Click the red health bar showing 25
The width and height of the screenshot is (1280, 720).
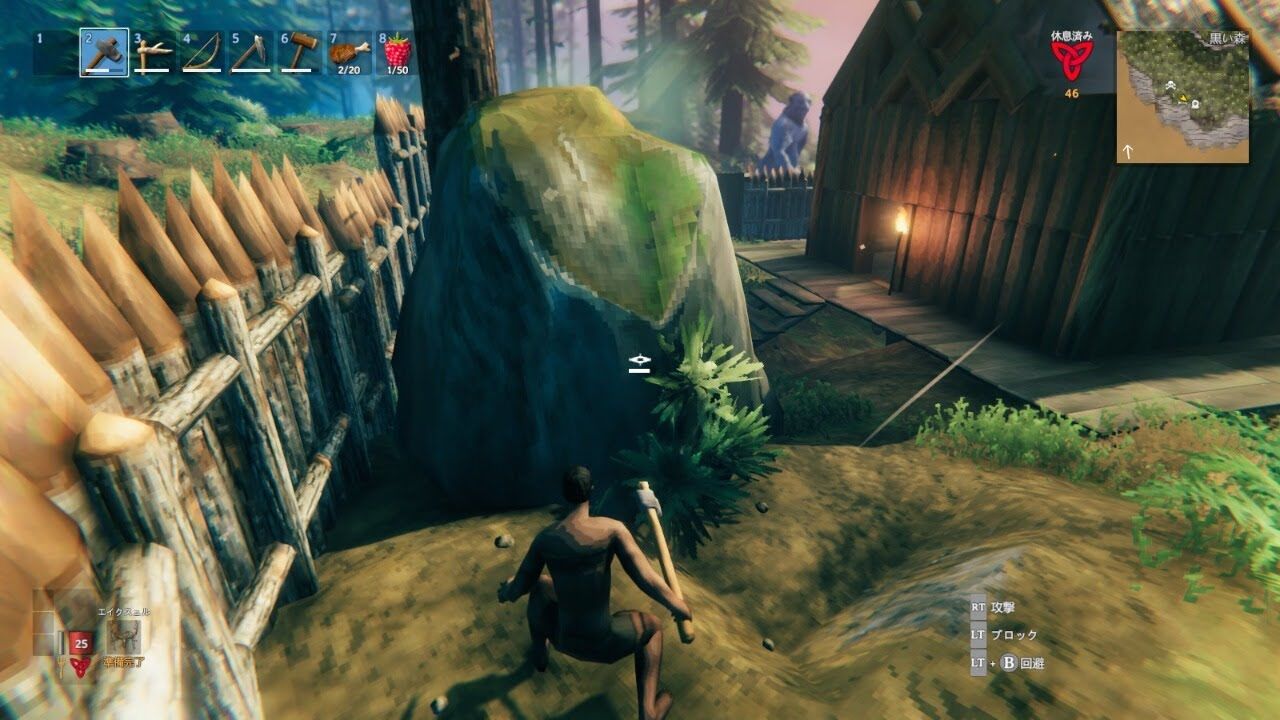tap(81, 643)
